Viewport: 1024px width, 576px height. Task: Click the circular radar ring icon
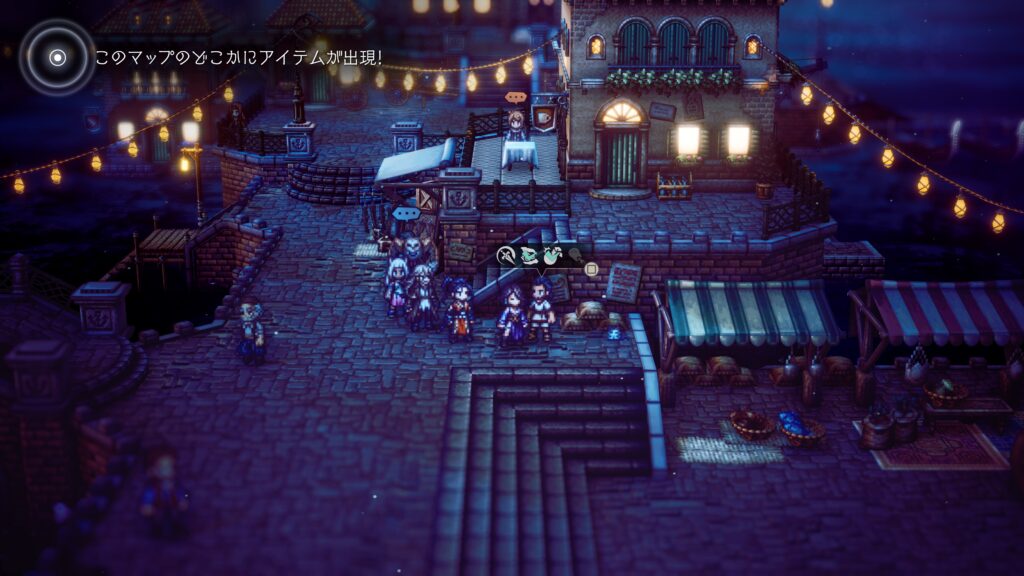pos(57,57)
